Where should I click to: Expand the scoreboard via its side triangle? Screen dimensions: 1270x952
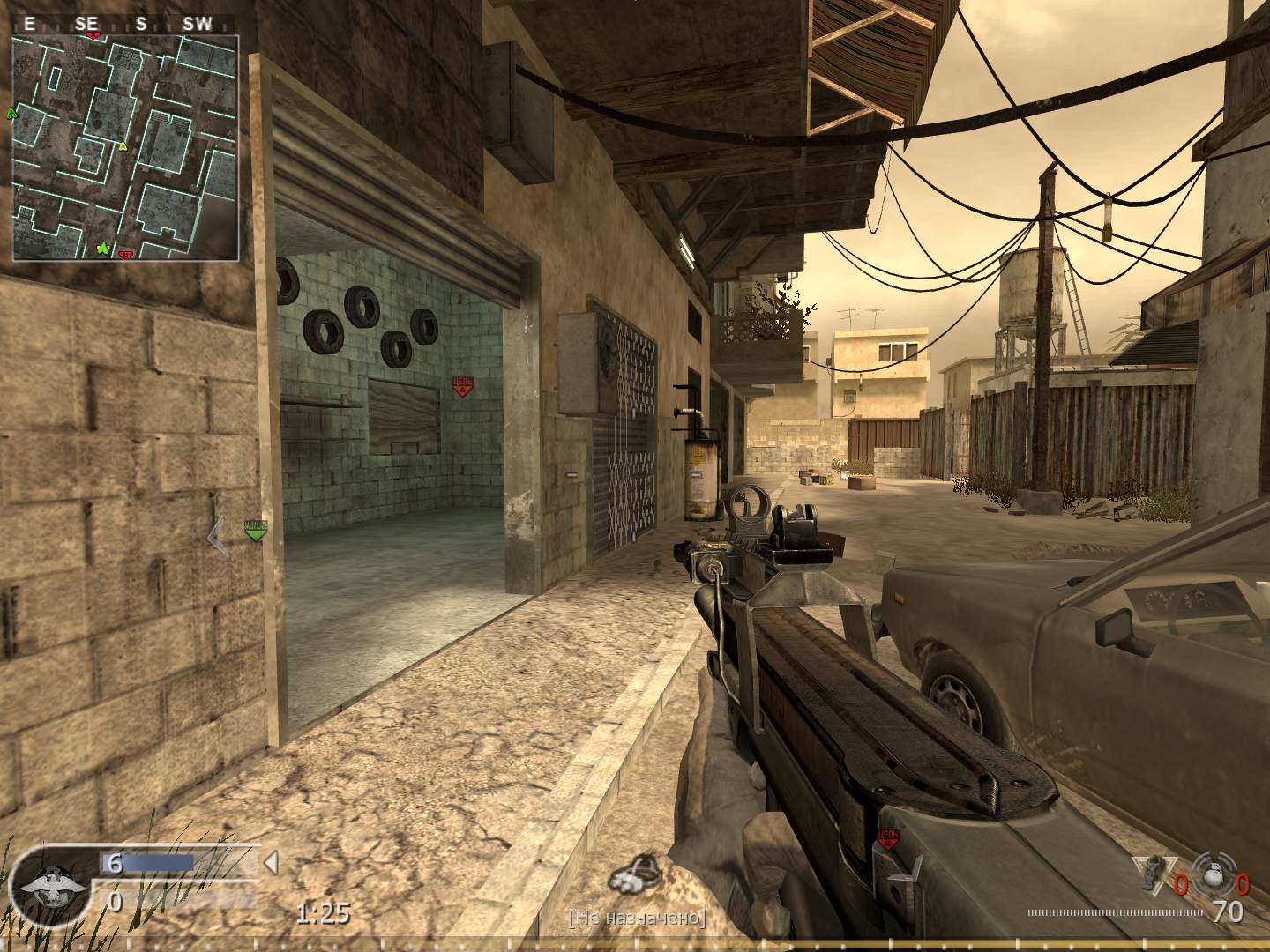pyautogui.click(x=273, y=865)
